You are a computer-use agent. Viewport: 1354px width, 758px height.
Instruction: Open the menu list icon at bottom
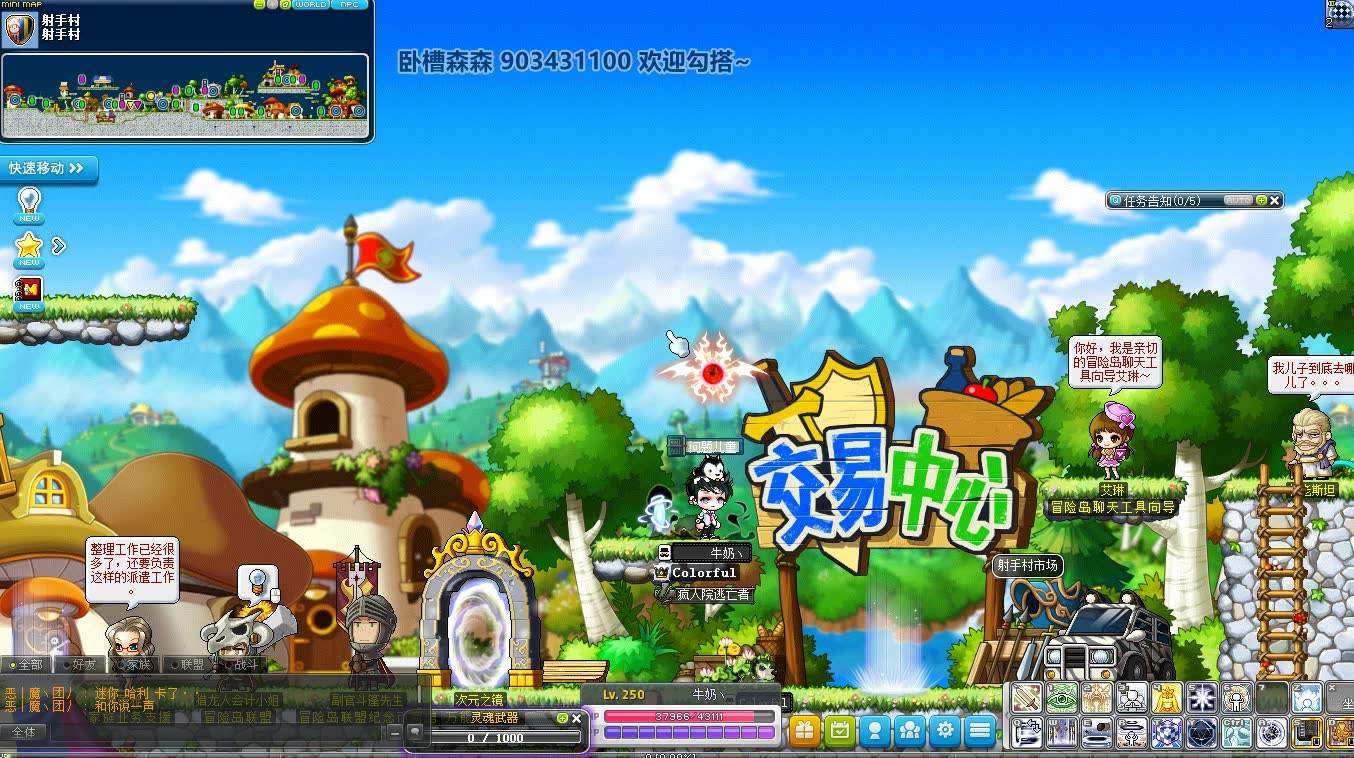[x=981, y=731]
